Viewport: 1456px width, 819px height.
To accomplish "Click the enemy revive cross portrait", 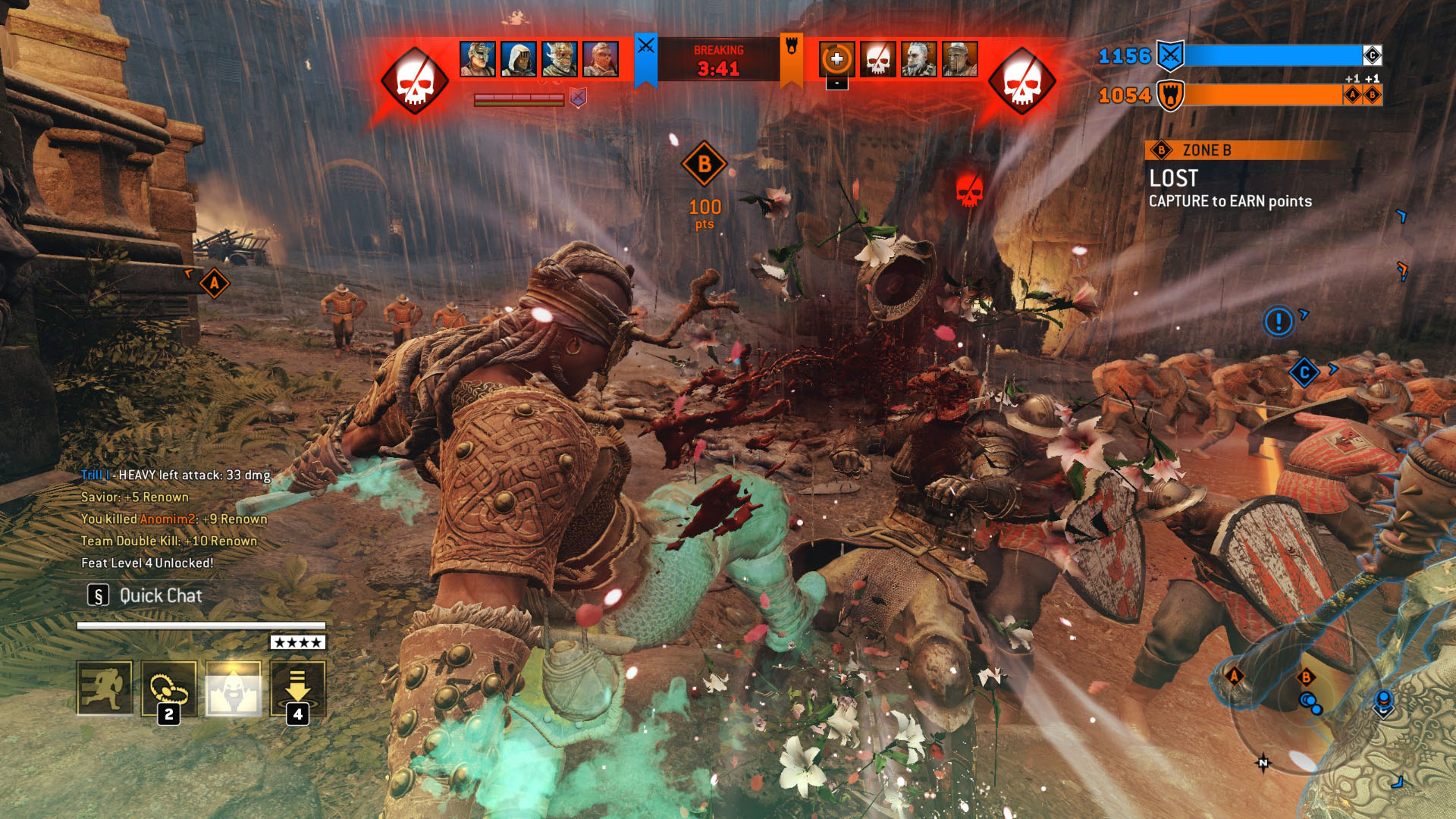I will (837, 59).
